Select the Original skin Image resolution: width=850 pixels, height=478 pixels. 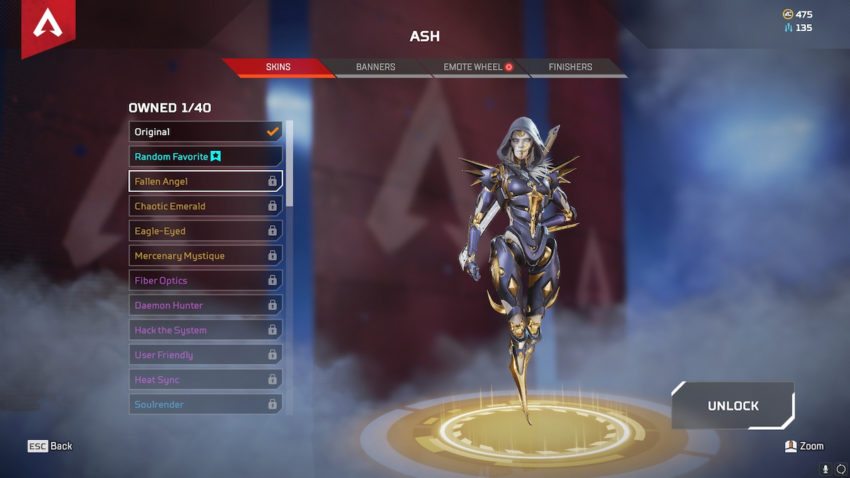[x=205, y=132]
